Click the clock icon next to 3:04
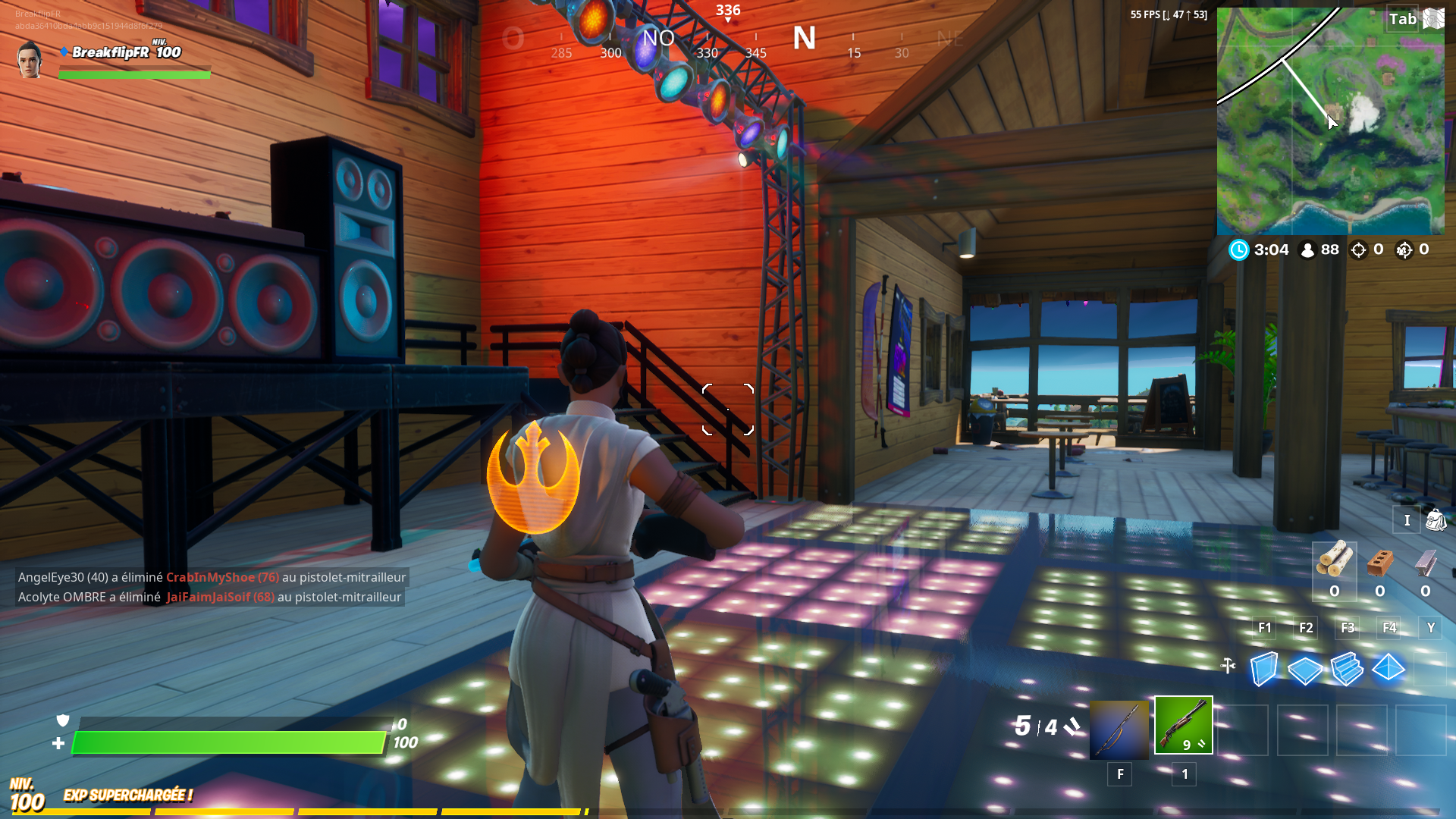 [x=1239, y=249]
